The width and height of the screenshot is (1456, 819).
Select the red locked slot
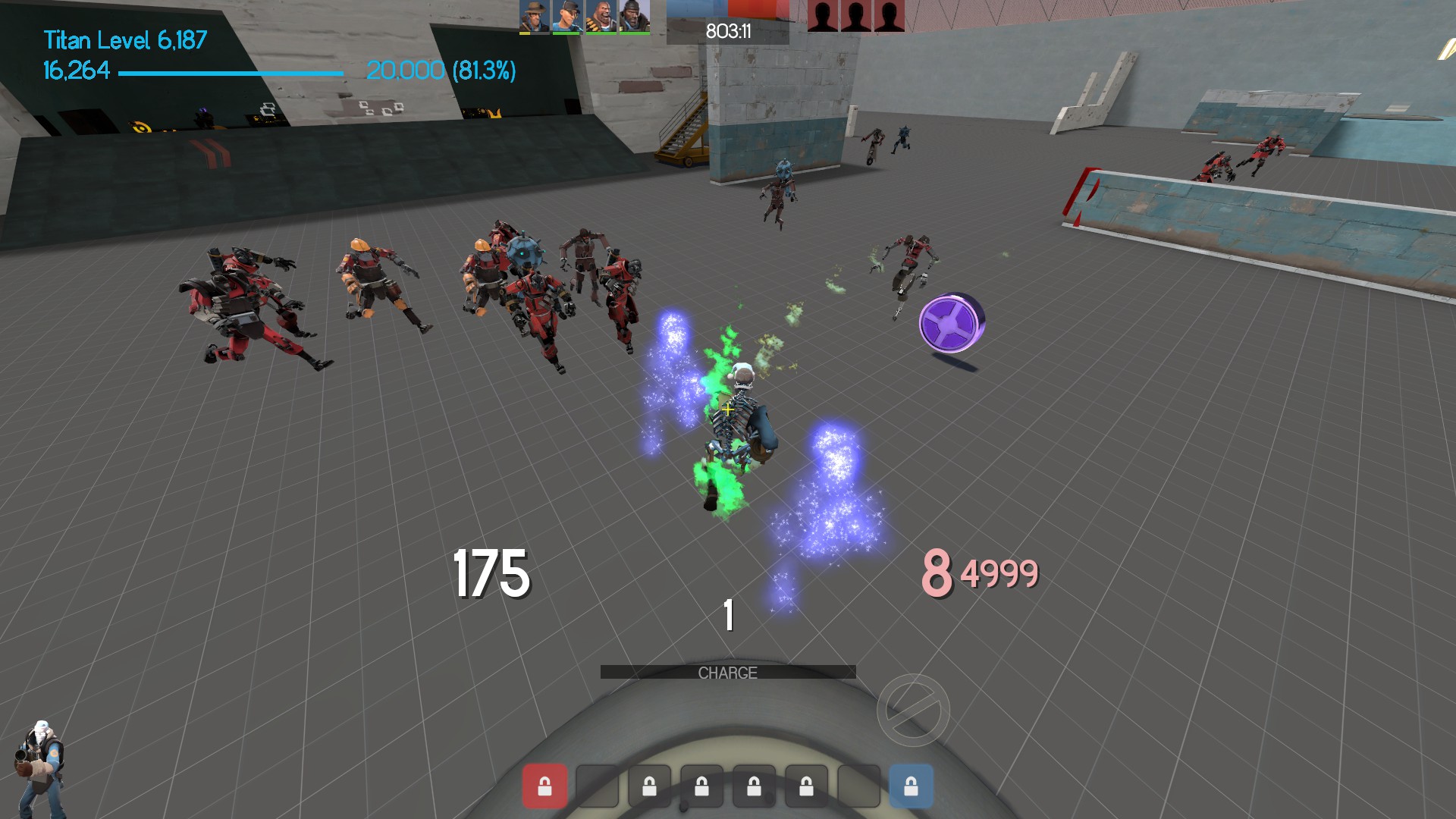(544, 786)
